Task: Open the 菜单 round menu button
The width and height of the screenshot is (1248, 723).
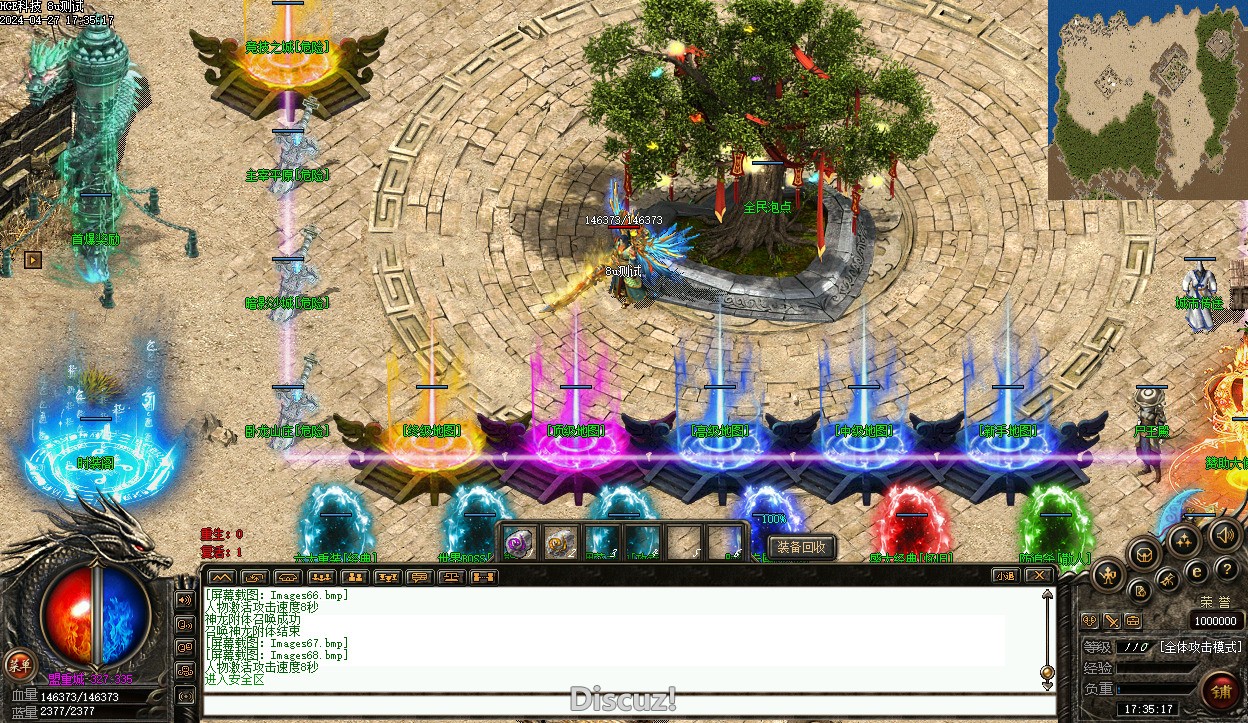Action: click(18, 664)
